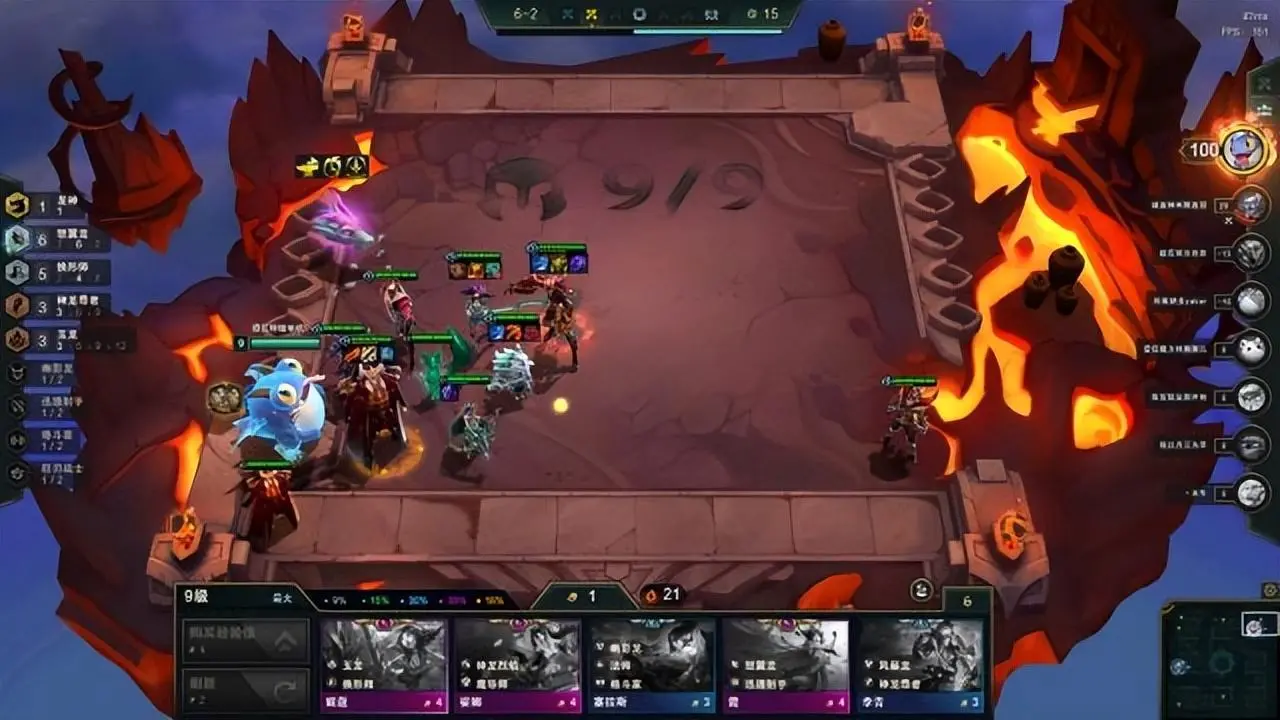Inspect the inactive Swiftshot 1/2 trait

(17, 406)
